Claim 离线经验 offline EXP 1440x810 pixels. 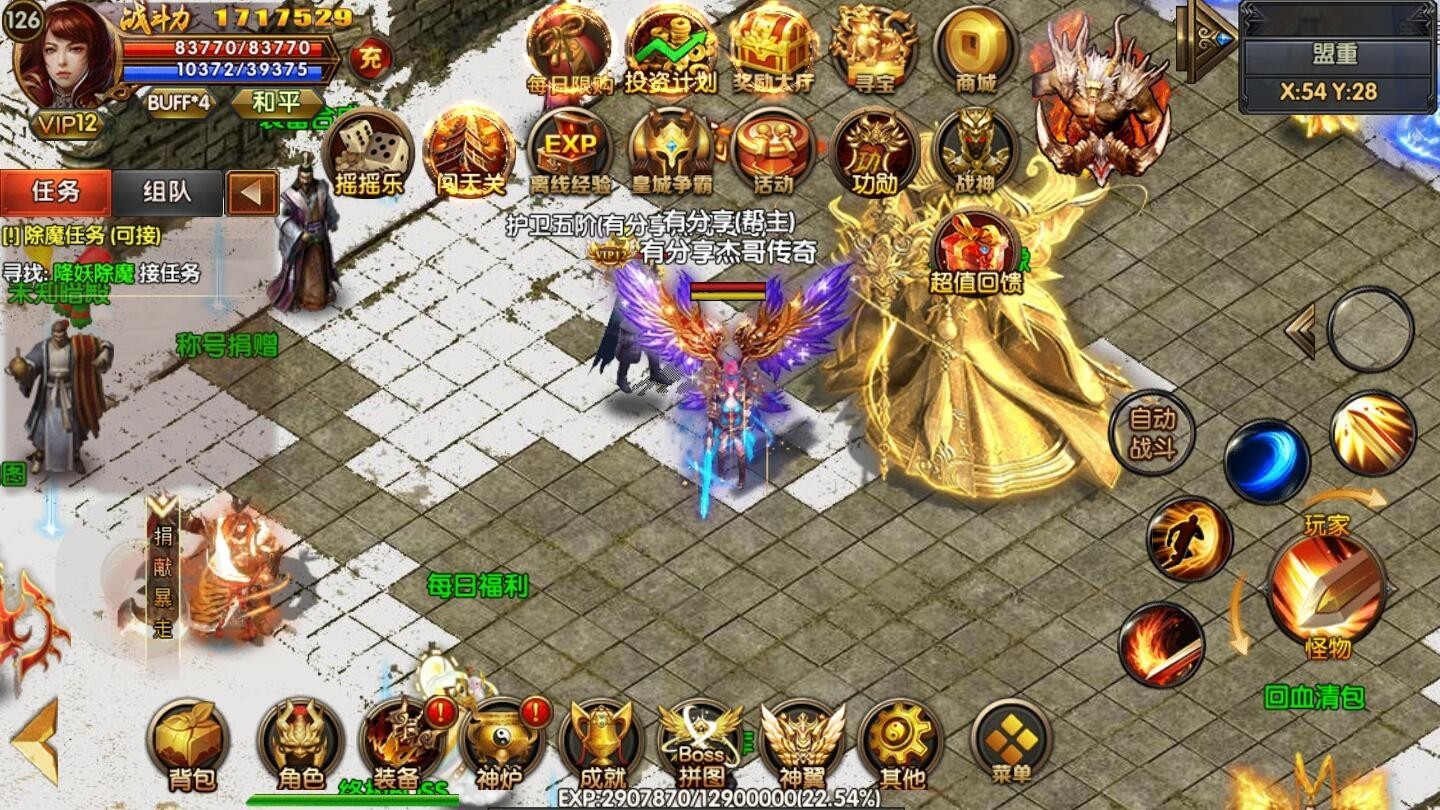[x=569, y=152]
